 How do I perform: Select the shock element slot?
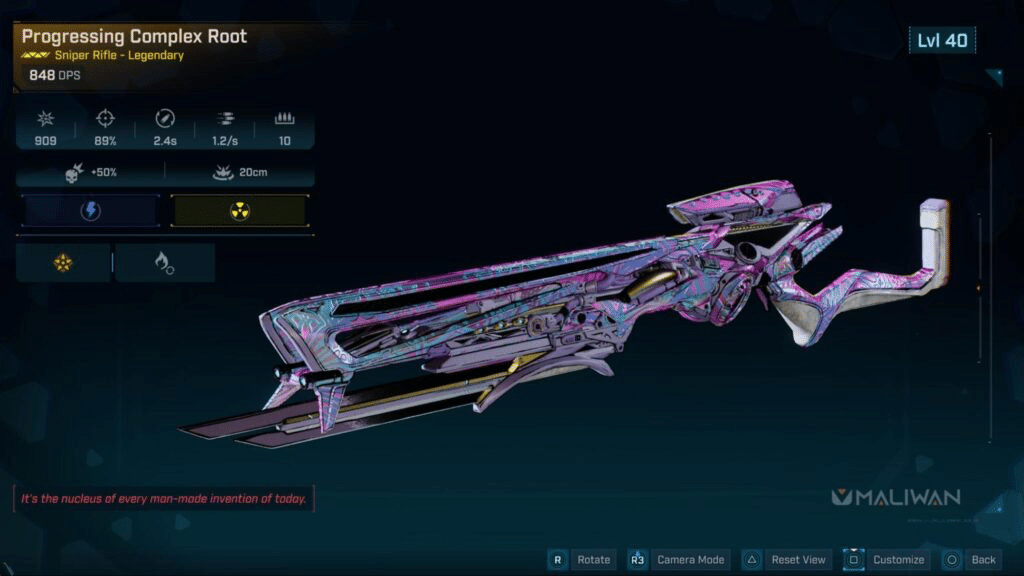pyautogui.click(x=91, y=211)
